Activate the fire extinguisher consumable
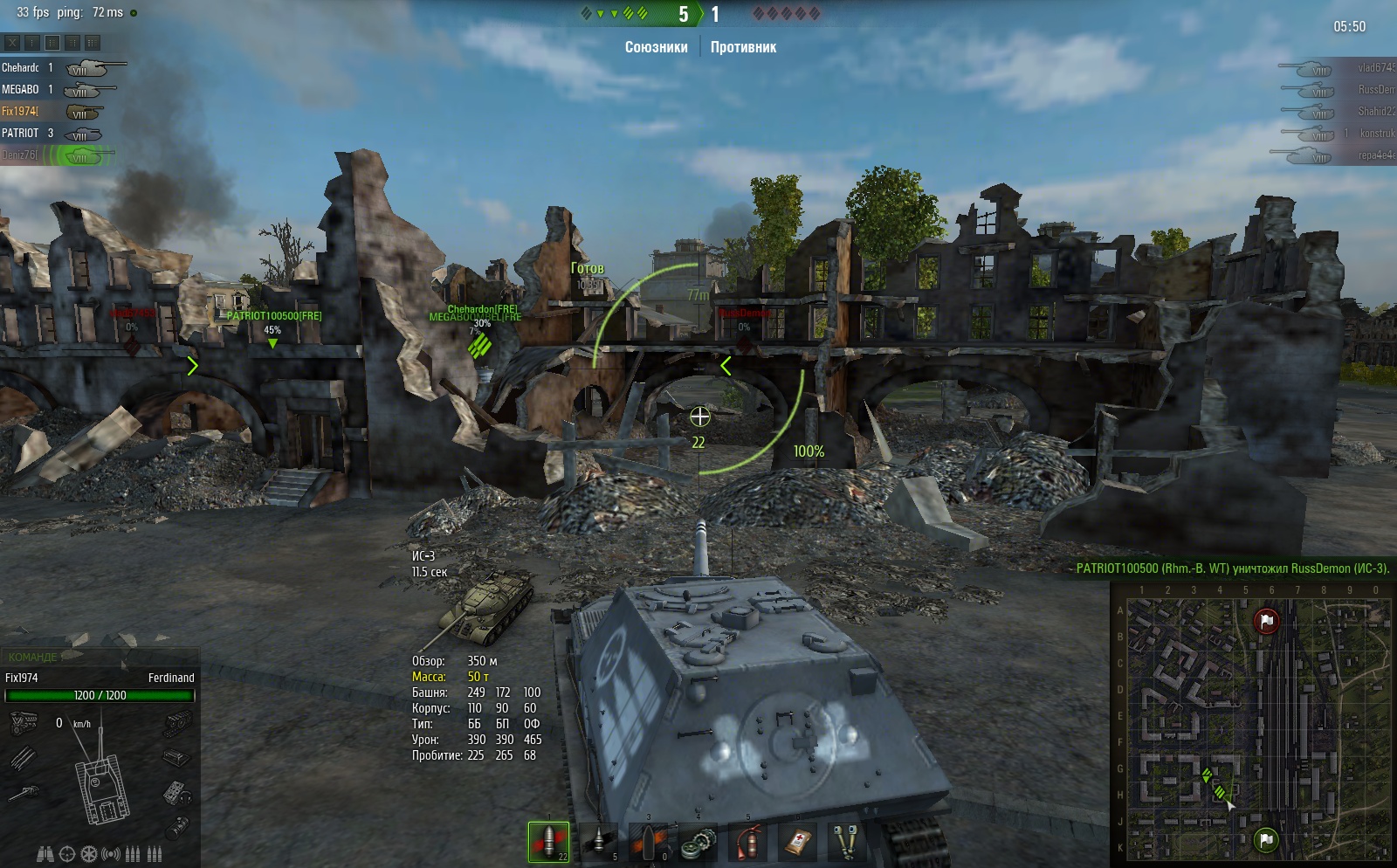This screenshot has height=868, width=1397. pyautogui.click(x=748, y=842)
